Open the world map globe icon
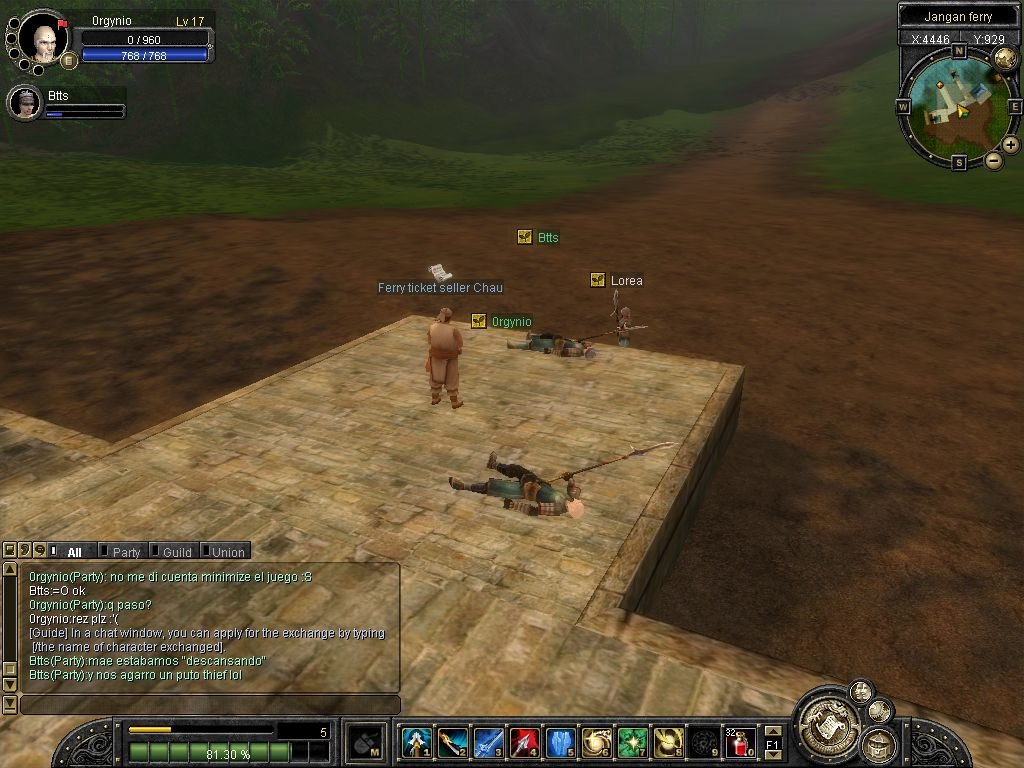Screen dimensions: 1024x768 coord(1004,59)
